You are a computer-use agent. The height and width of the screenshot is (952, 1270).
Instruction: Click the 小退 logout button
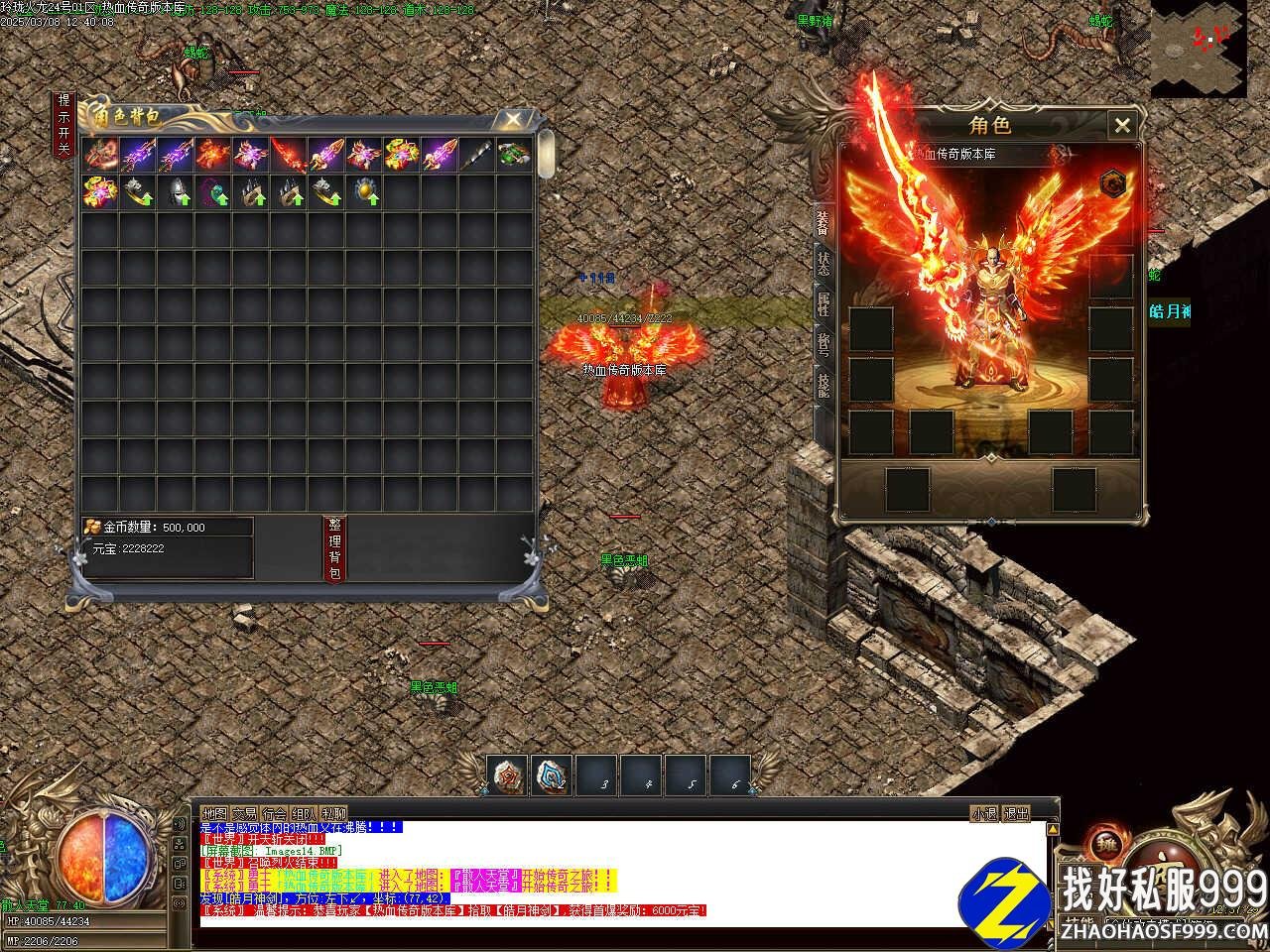[984, 813]
